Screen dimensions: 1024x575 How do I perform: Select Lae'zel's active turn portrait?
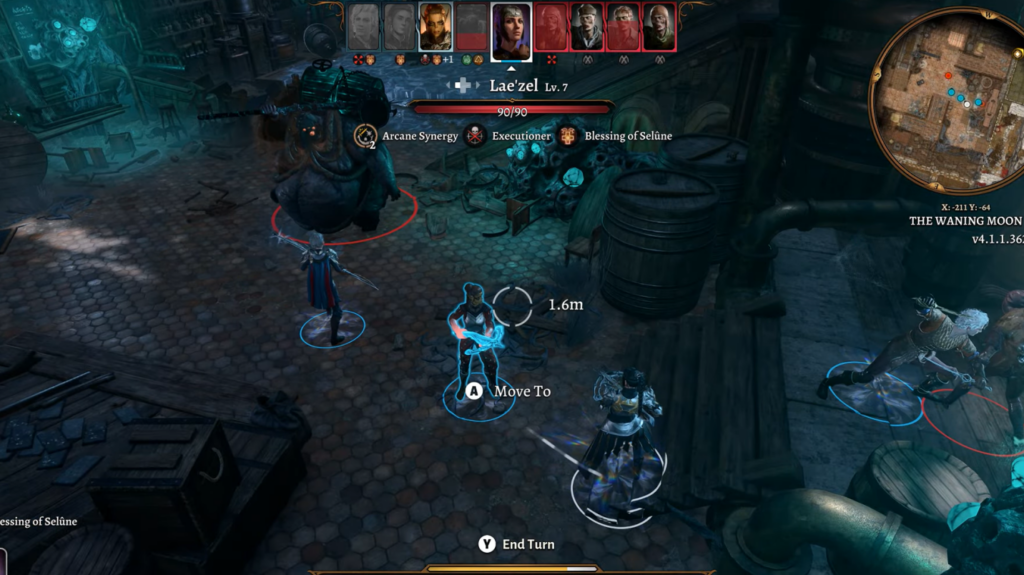click(x=511, y=30)
